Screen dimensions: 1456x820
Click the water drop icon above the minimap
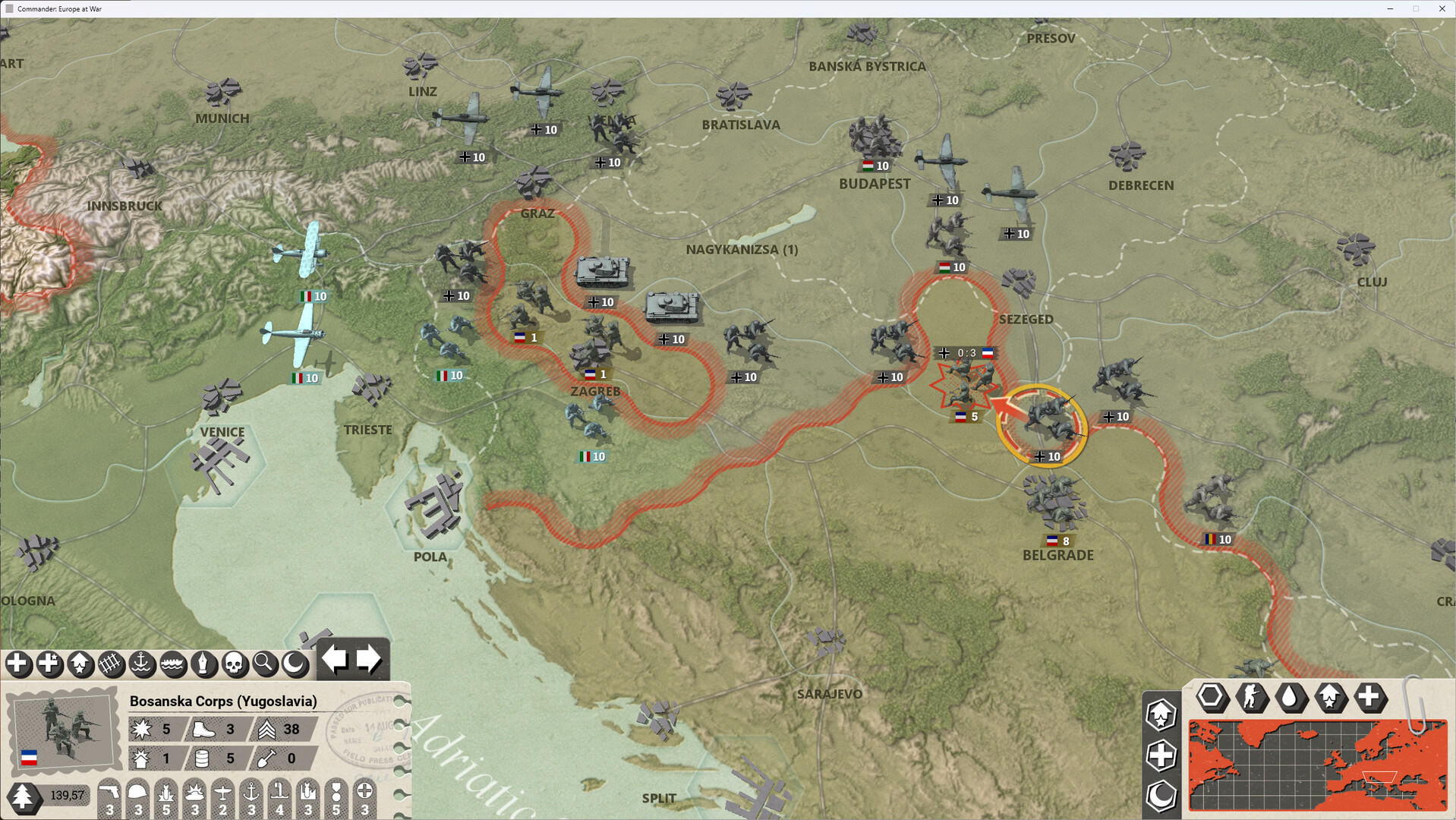[1291, 699]
